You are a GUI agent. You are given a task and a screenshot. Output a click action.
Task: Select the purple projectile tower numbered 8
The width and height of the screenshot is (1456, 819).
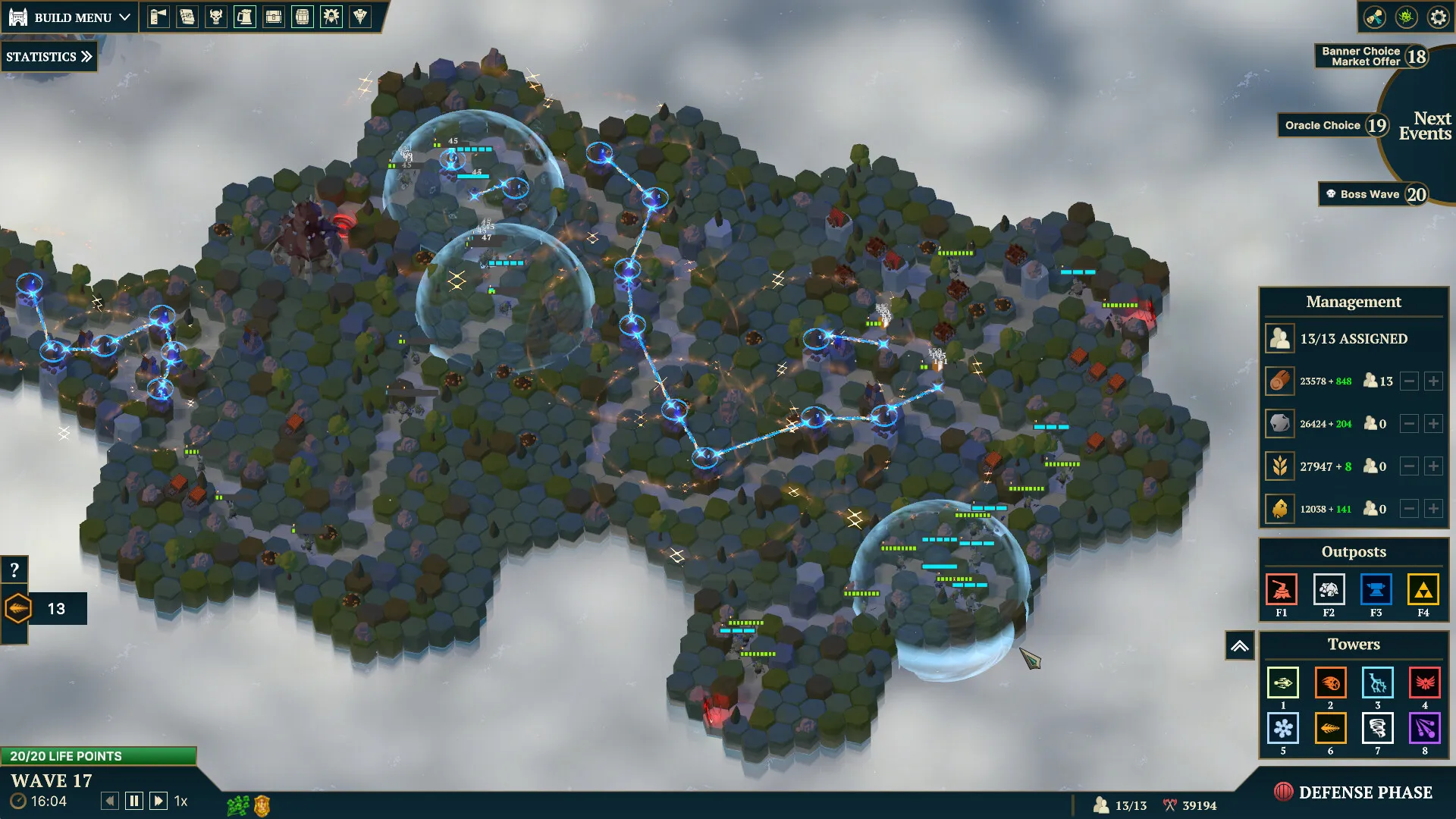pyautogui.click(x=1425, y=728)
